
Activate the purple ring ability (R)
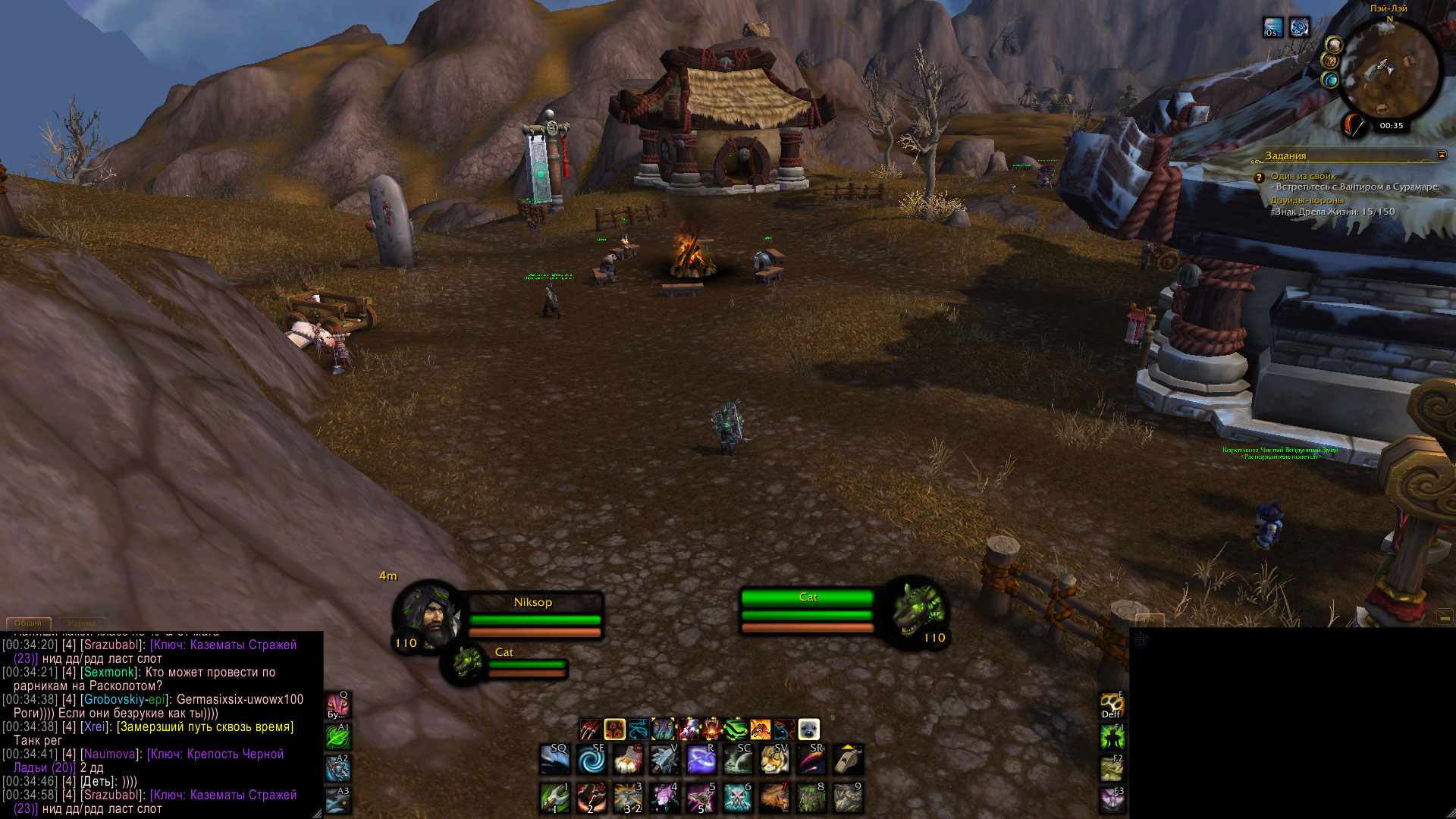coord(701,759)
